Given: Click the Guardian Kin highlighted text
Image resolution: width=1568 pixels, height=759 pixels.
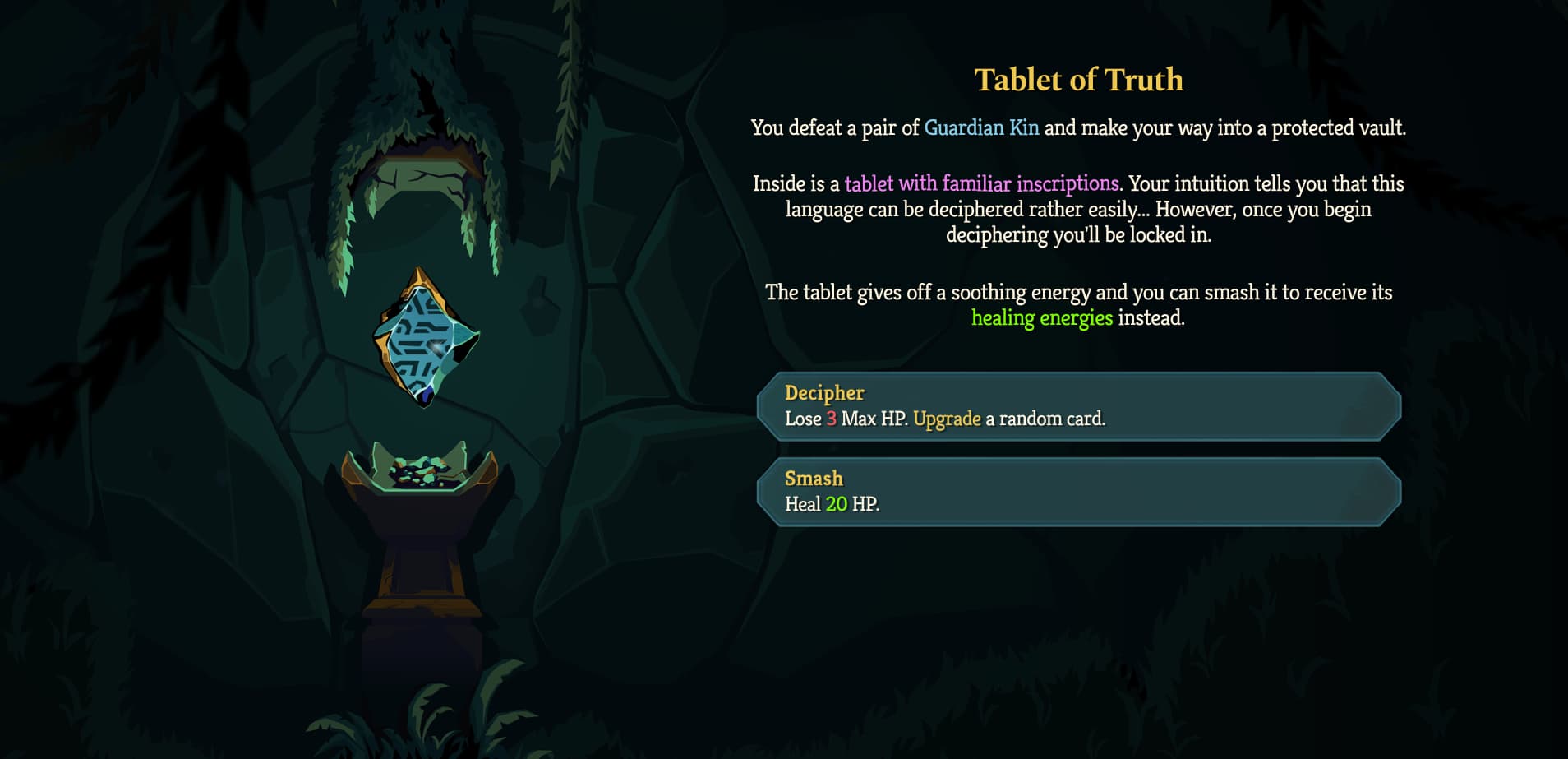Looking at the screenshot, I should 981,127.
